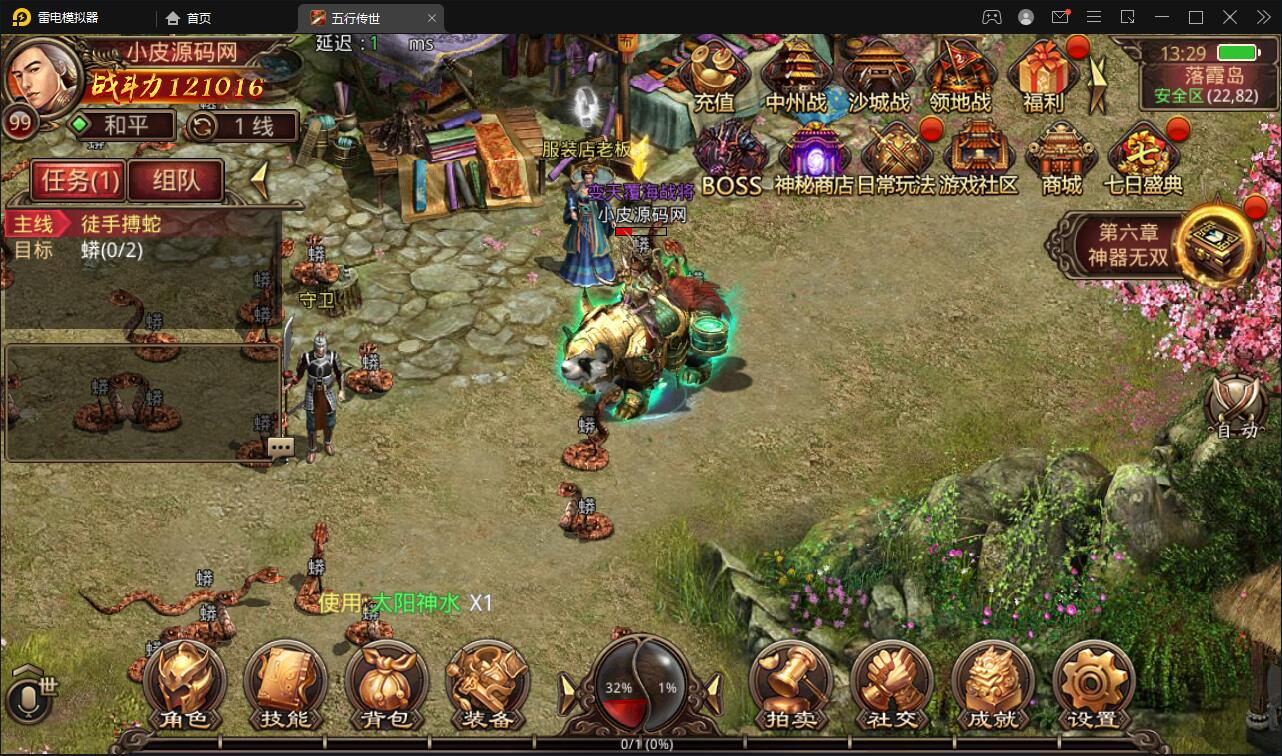1282x756 pixels.
Task: Open the 角色 character sheet
Action: pos(184,686)
